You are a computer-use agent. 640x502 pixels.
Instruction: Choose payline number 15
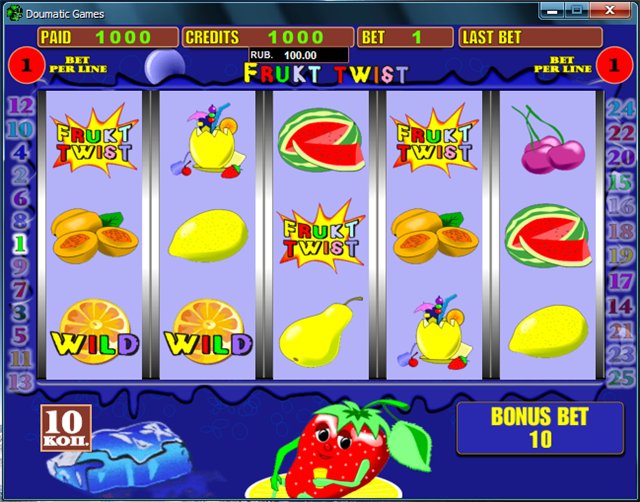(x=620, y=182)
